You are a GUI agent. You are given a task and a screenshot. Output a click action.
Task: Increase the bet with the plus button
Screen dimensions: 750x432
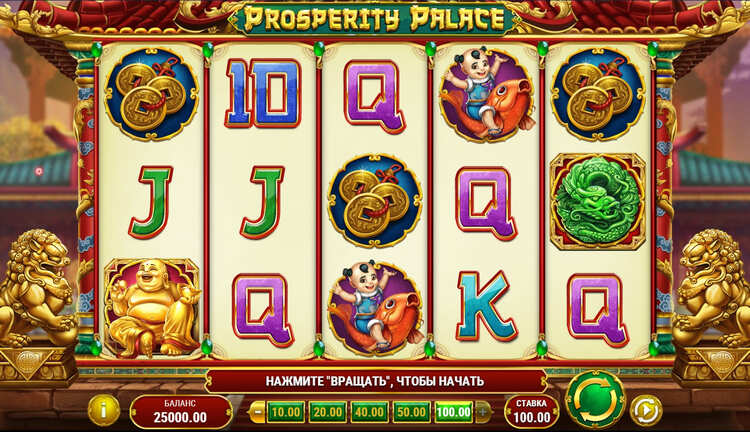click(x=484, y=411)
